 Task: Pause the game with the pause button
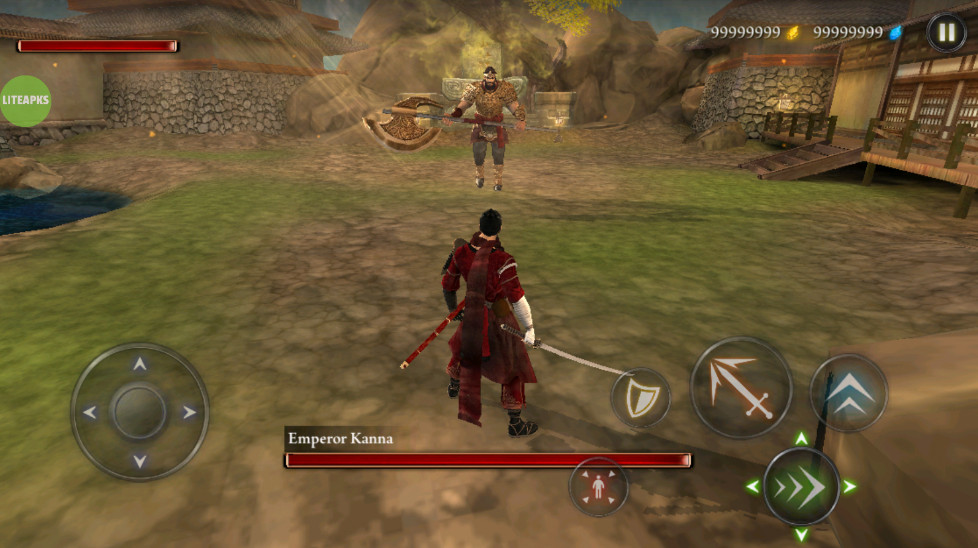pos(946,32)
